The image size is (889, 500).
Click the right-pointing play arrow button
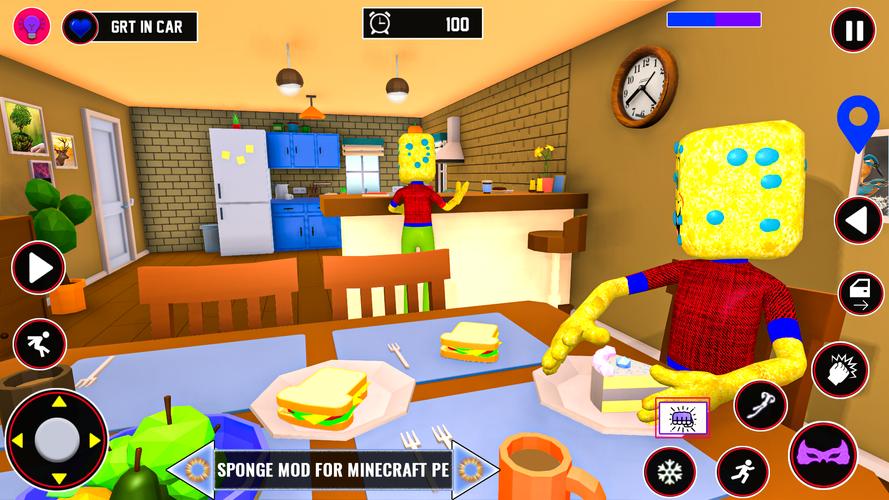(x=38, y=268)
